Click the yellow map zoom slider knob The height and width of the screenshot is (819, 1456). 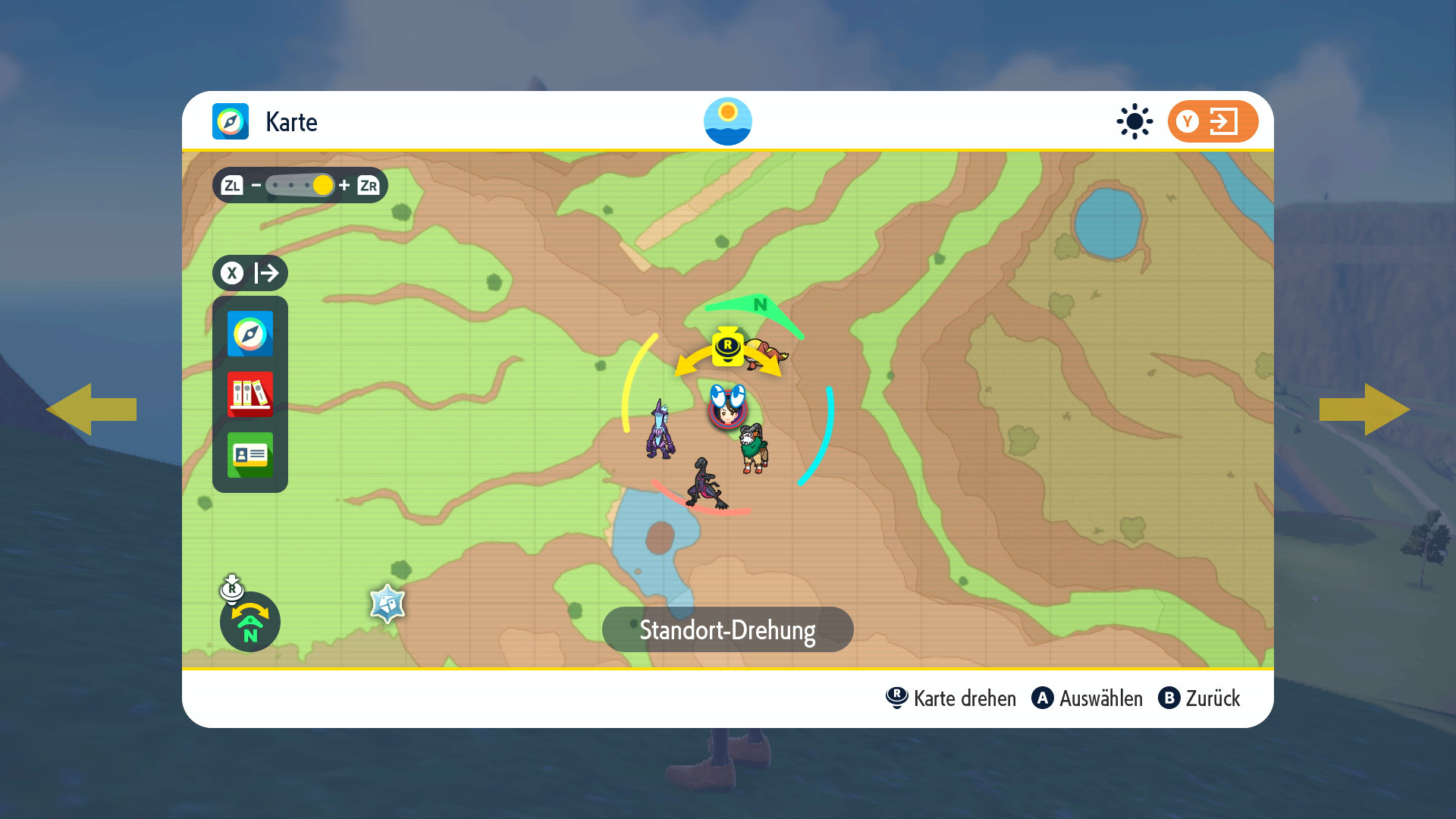coord(323,185)
